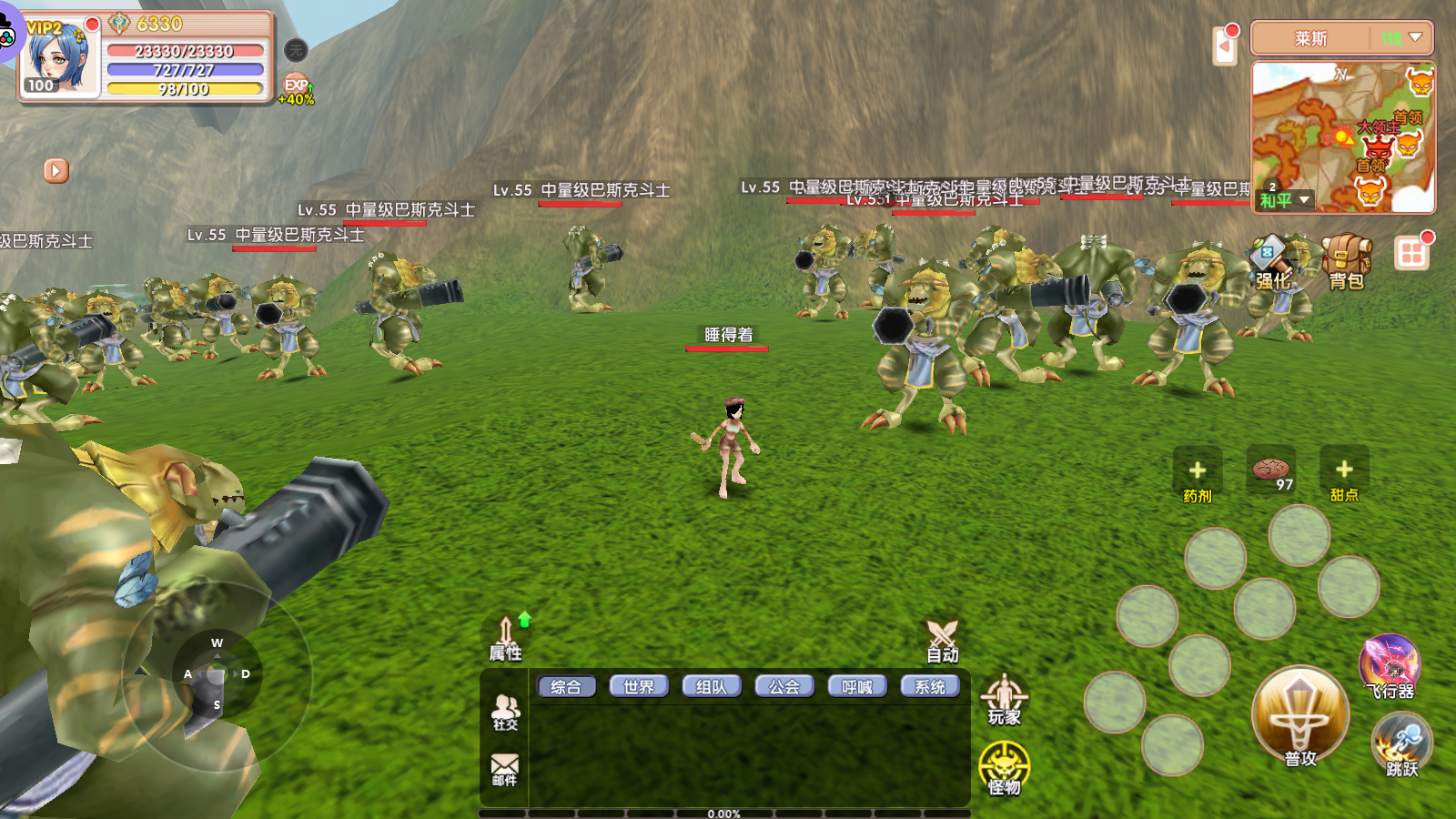Open the 莱斯 zone channel dropdown
The height and width of the screenshot is (819, 1456).
1341,38
